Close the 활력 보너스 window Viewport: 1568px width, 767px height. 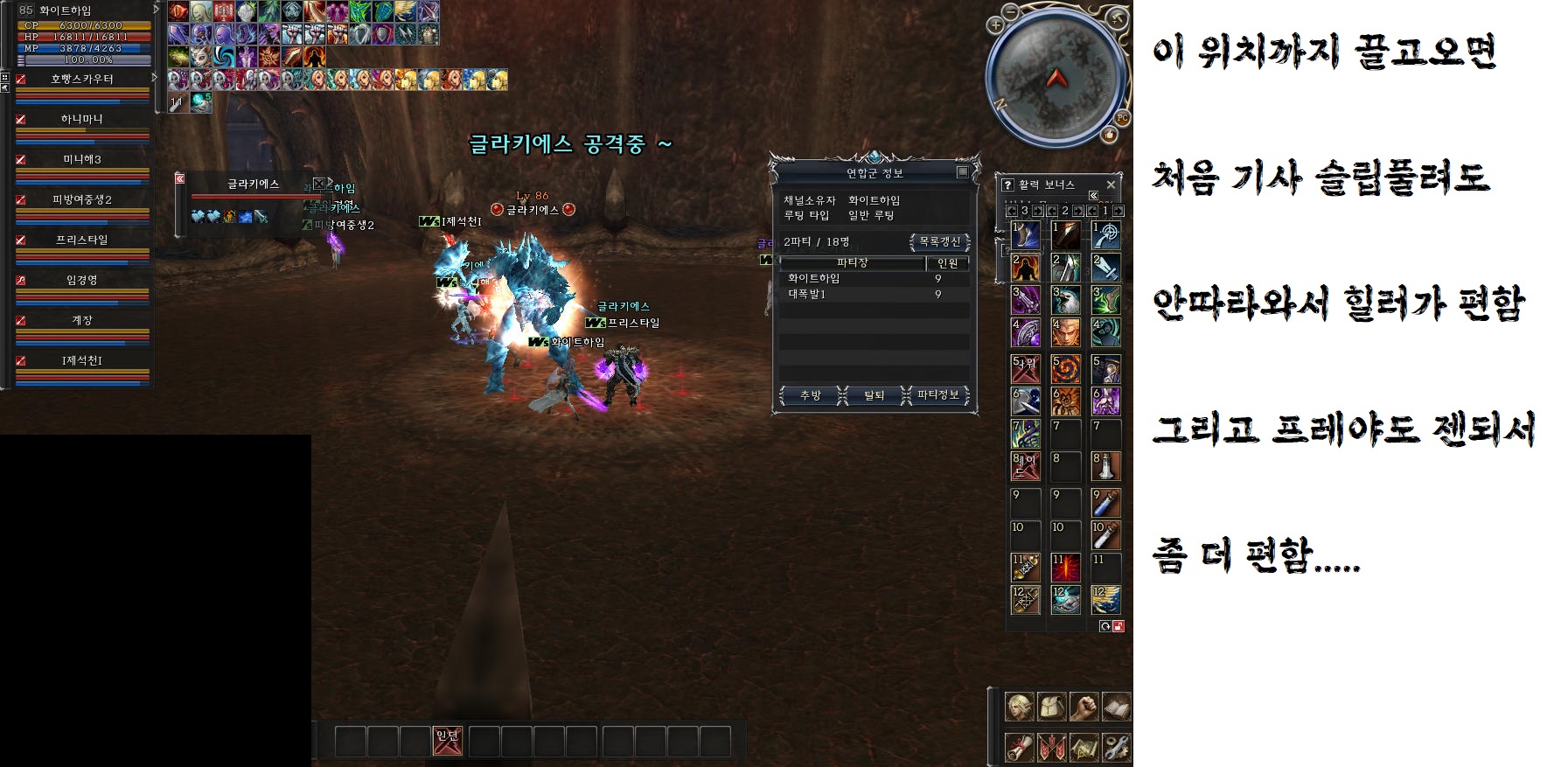[x=1111, y=185]
